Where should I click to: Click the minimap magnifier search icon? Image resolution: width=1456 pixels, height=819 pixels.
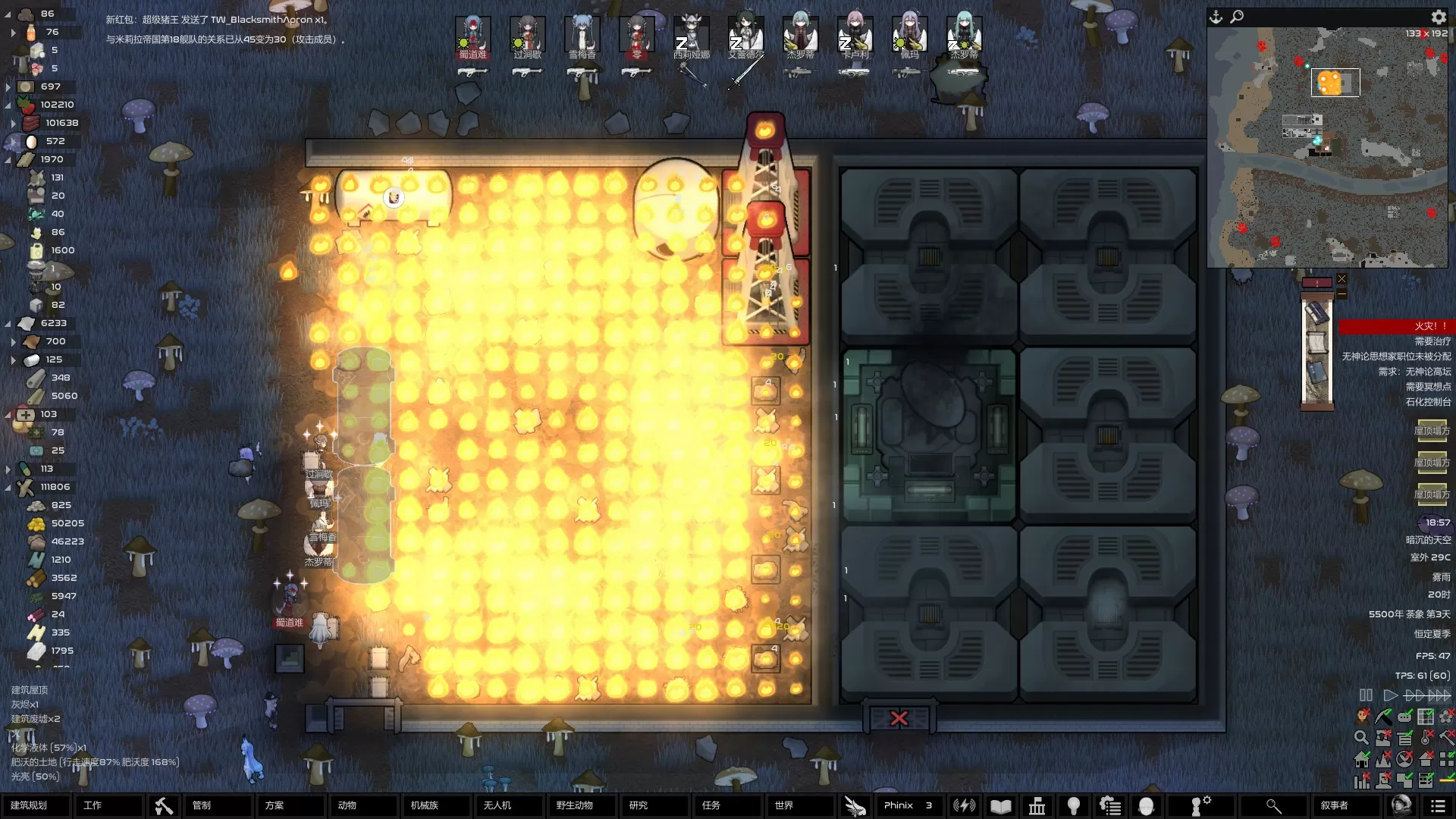point(1237,17)
